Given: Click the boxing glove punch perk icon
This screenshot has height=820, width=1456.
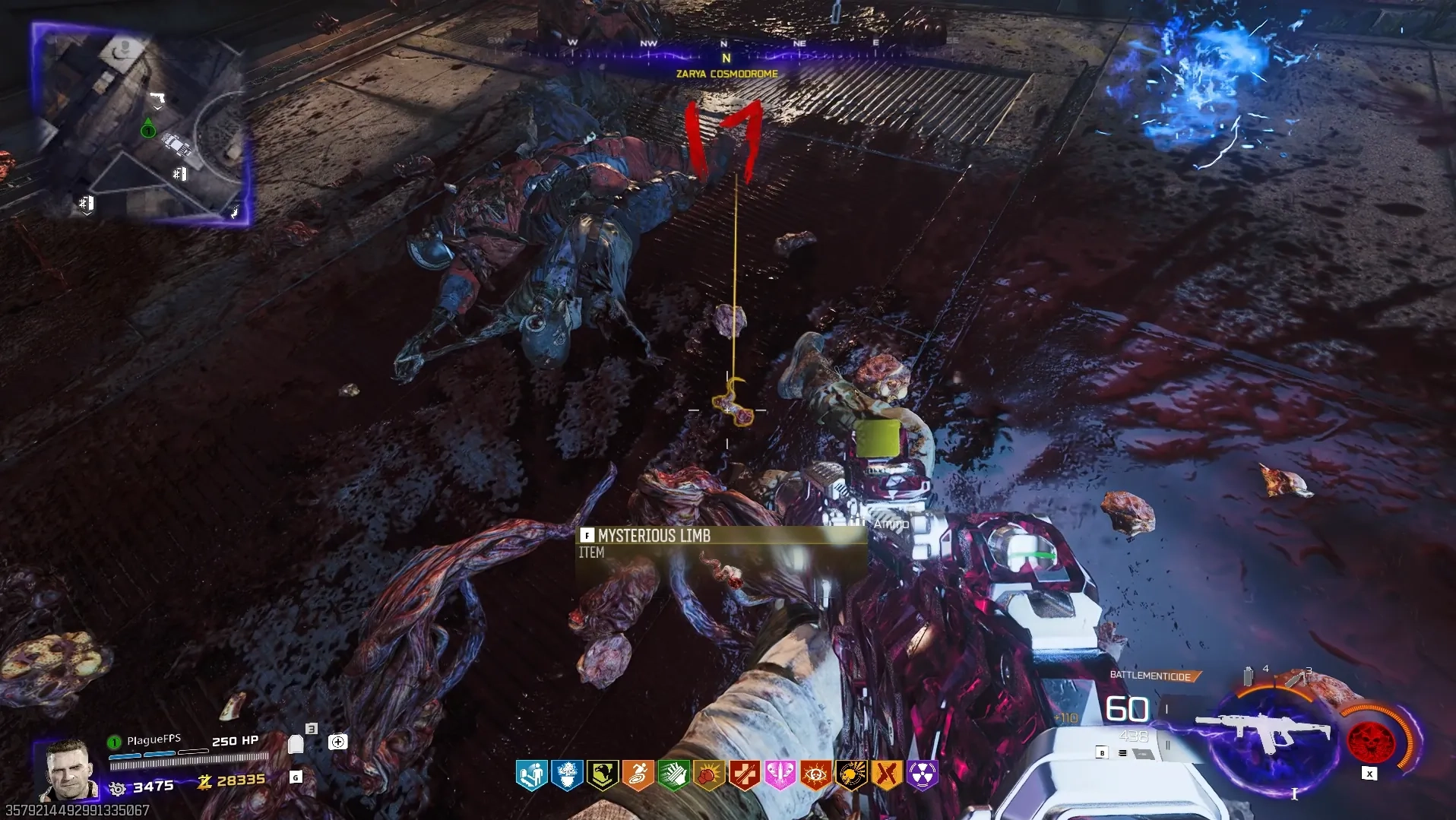Looking at the screenshot, I should click(x=709, y=775).
